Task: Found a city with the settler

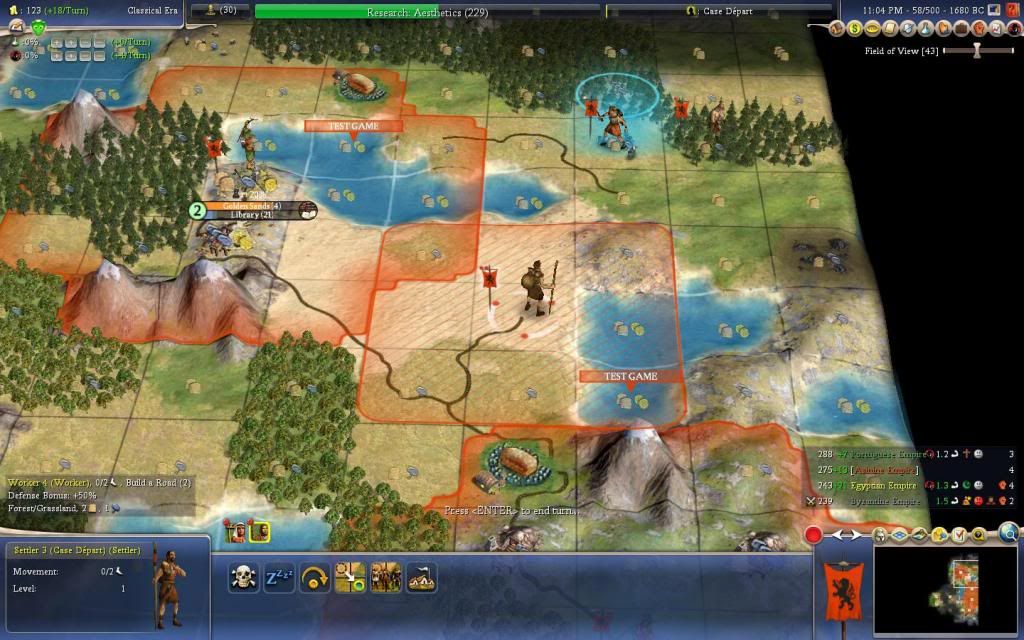Action: click(420, 578)
